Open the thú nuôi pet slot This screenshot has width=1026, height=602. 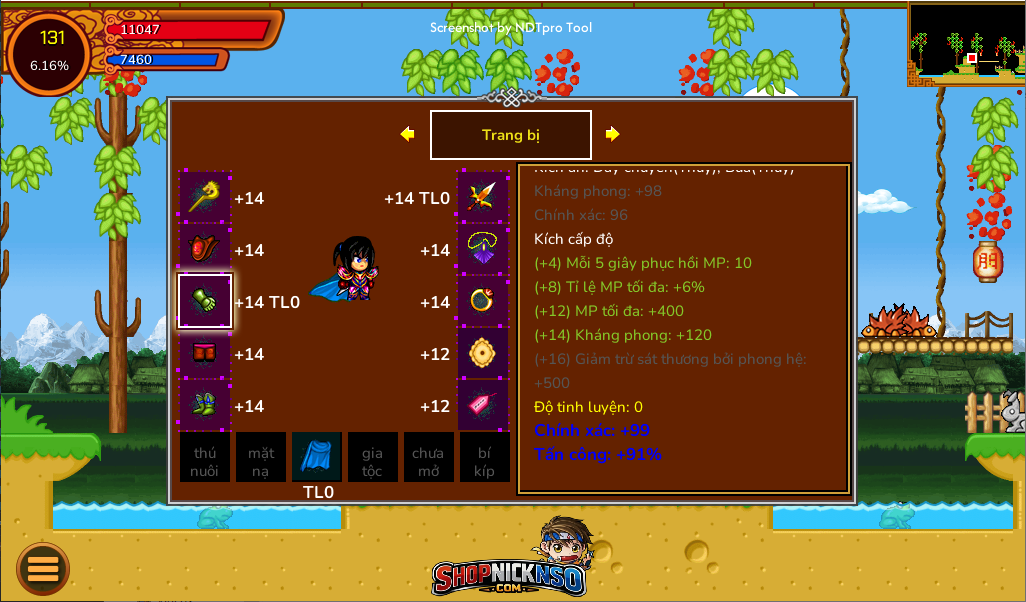205,457
